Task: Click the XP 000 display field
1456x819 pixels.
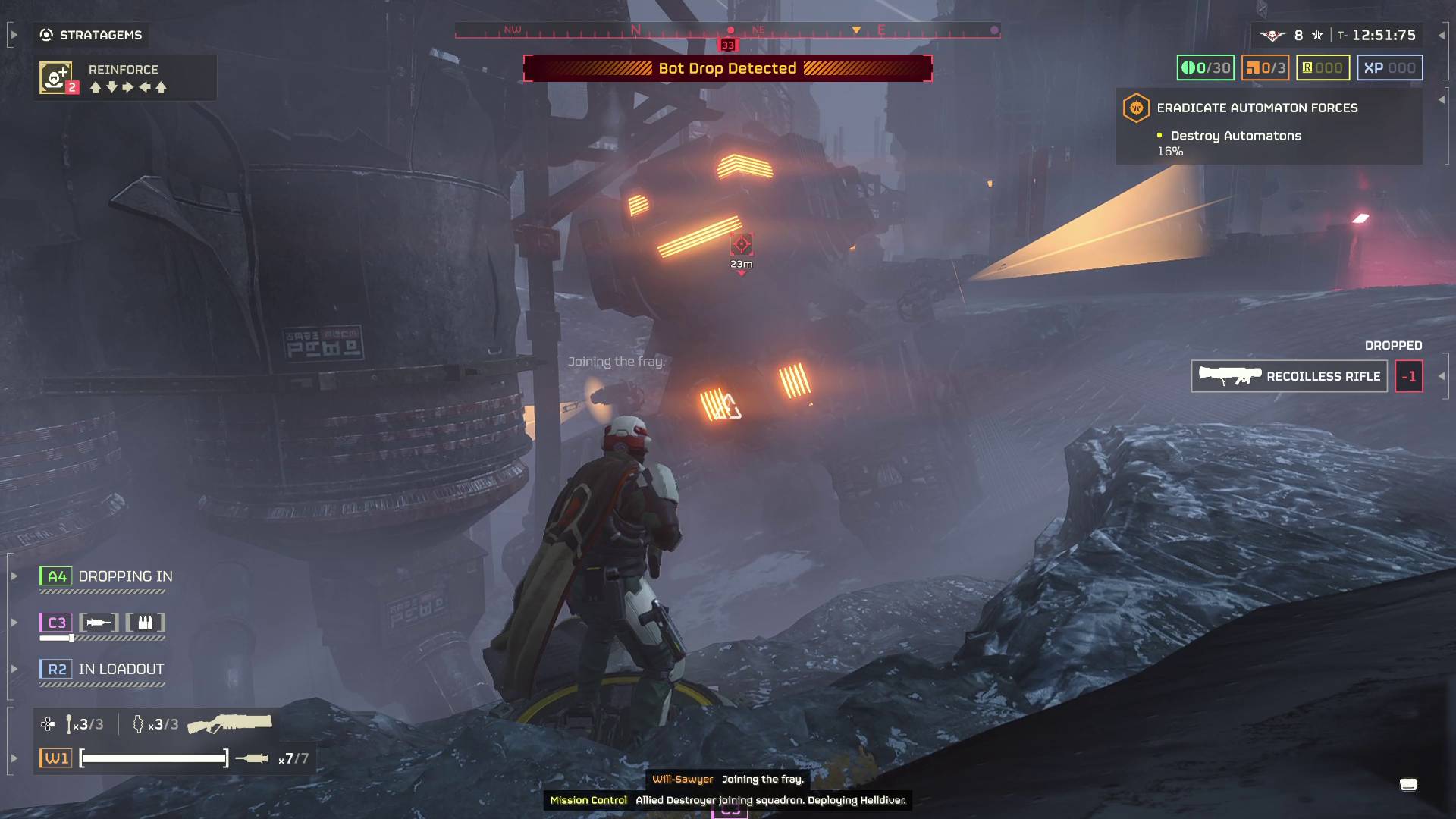Action: click(1392, 67)
